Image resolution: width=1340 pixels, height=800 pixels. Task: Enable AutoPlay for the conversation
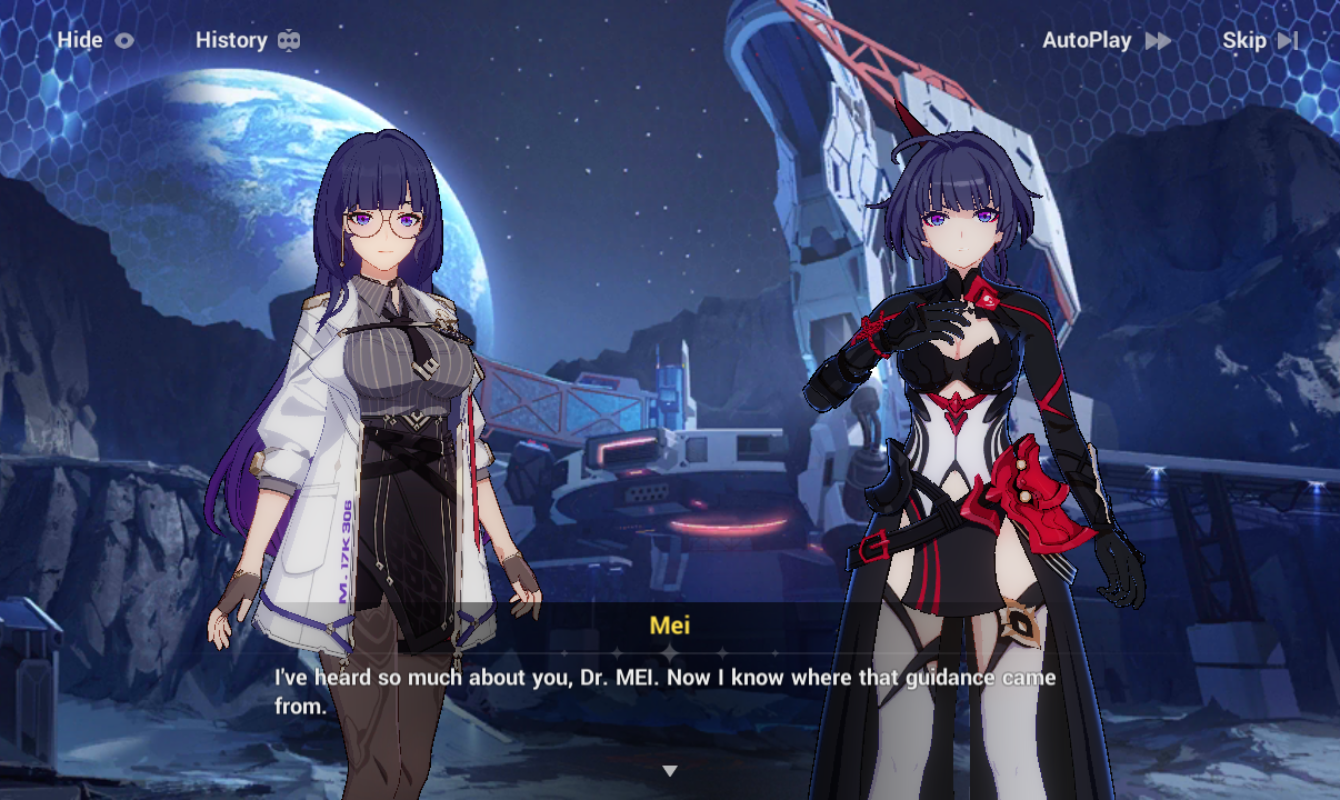tap(1086, 40)
